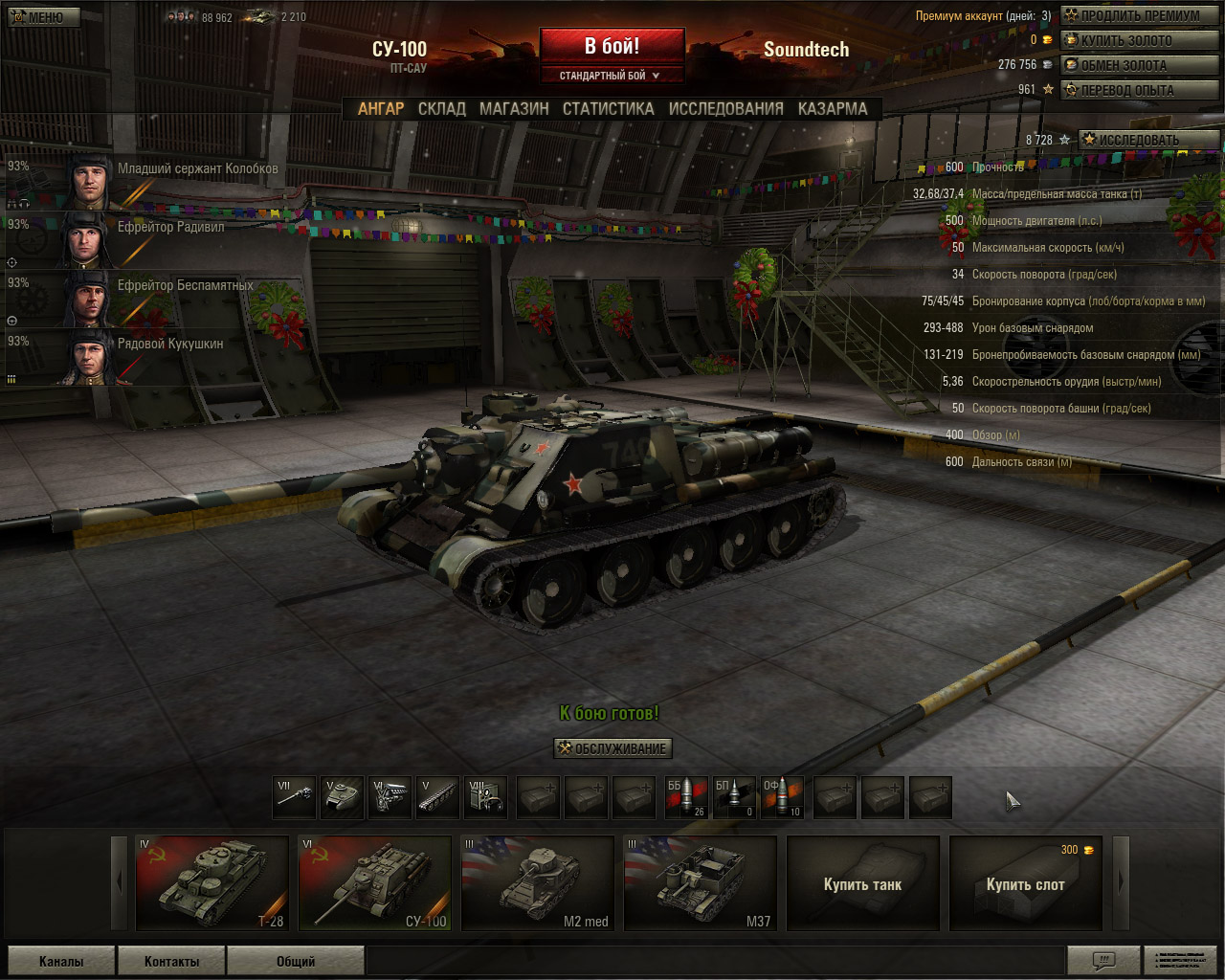Click Купить танк tile
Screen dimensions: 1225x980
click(x=862, y=883)
